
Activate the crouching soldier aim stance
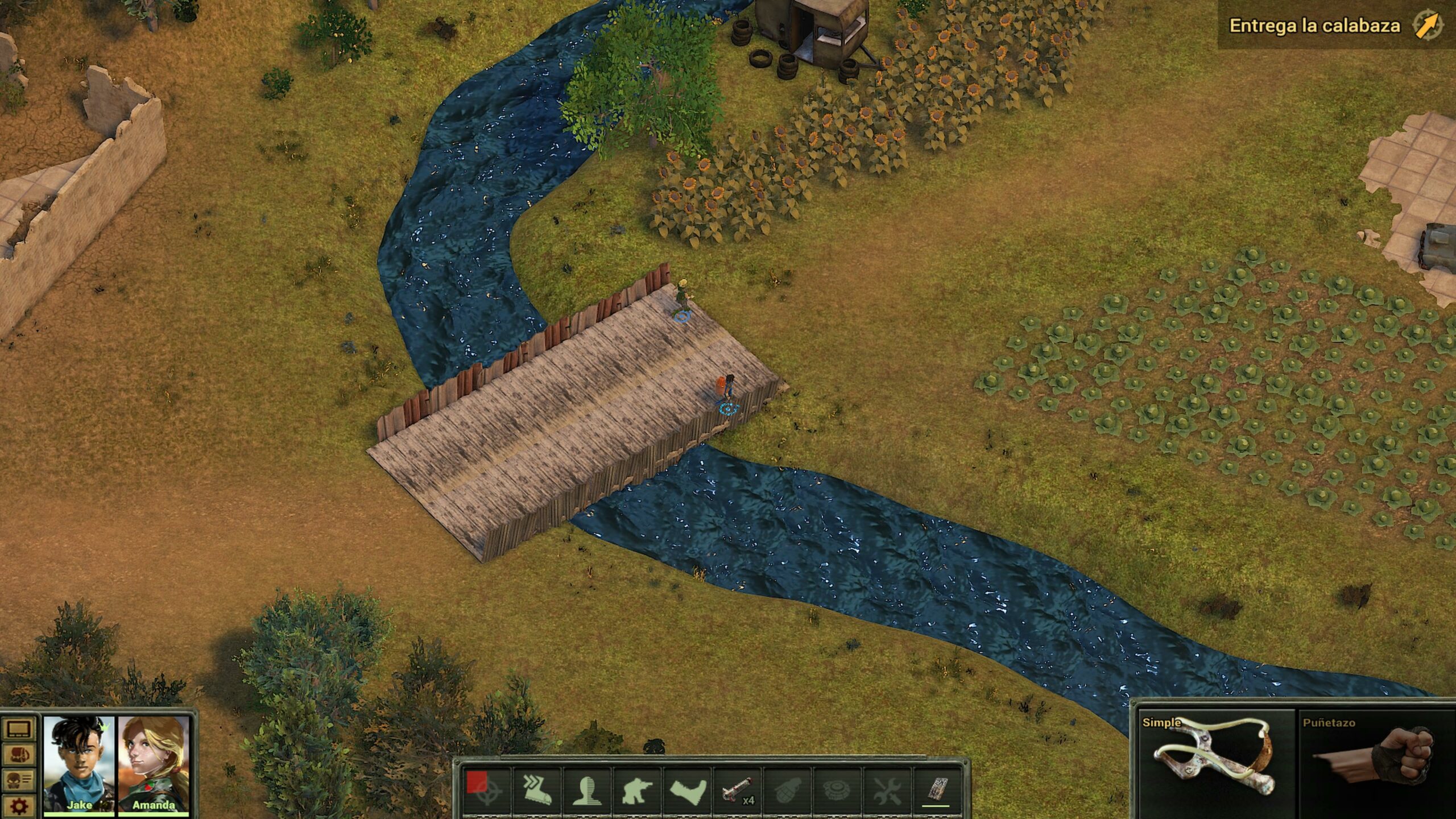(x=636, y=789)
